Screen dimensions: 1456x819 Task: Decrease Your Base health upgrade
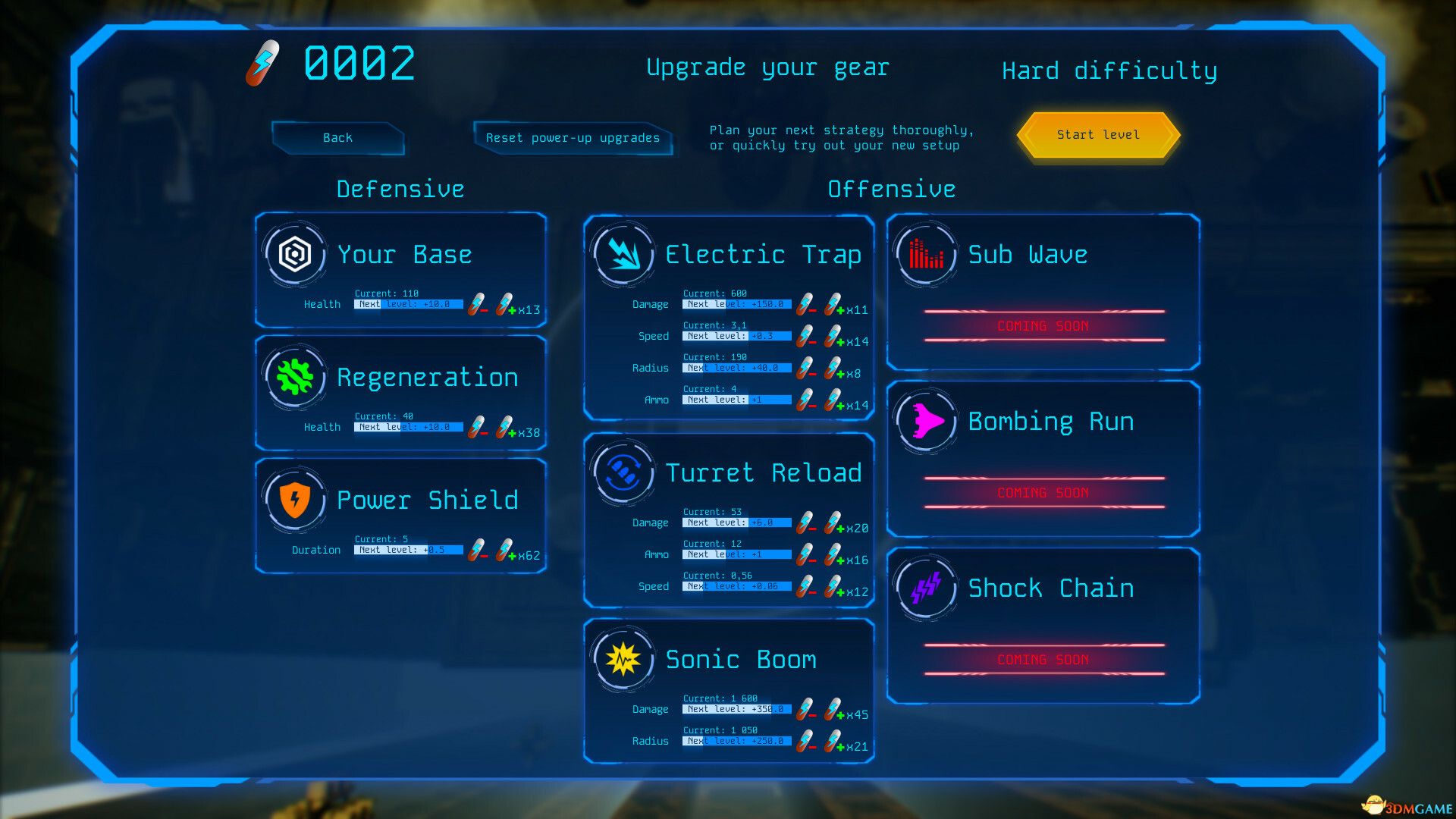point(477,305)
